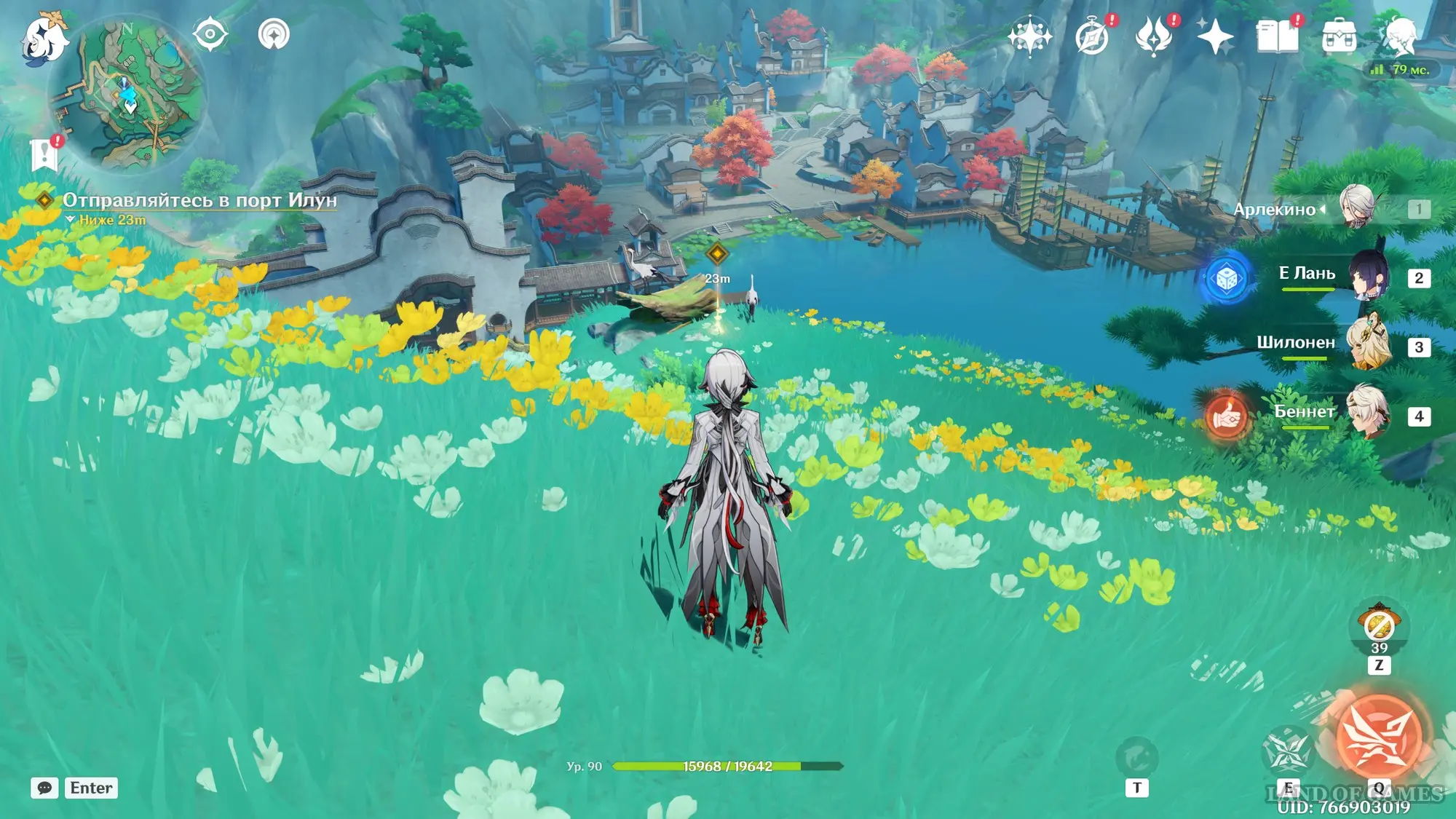1456x819 pixels.
Task: Open the Inventory backpack icon
Action: click(1339, 36)
